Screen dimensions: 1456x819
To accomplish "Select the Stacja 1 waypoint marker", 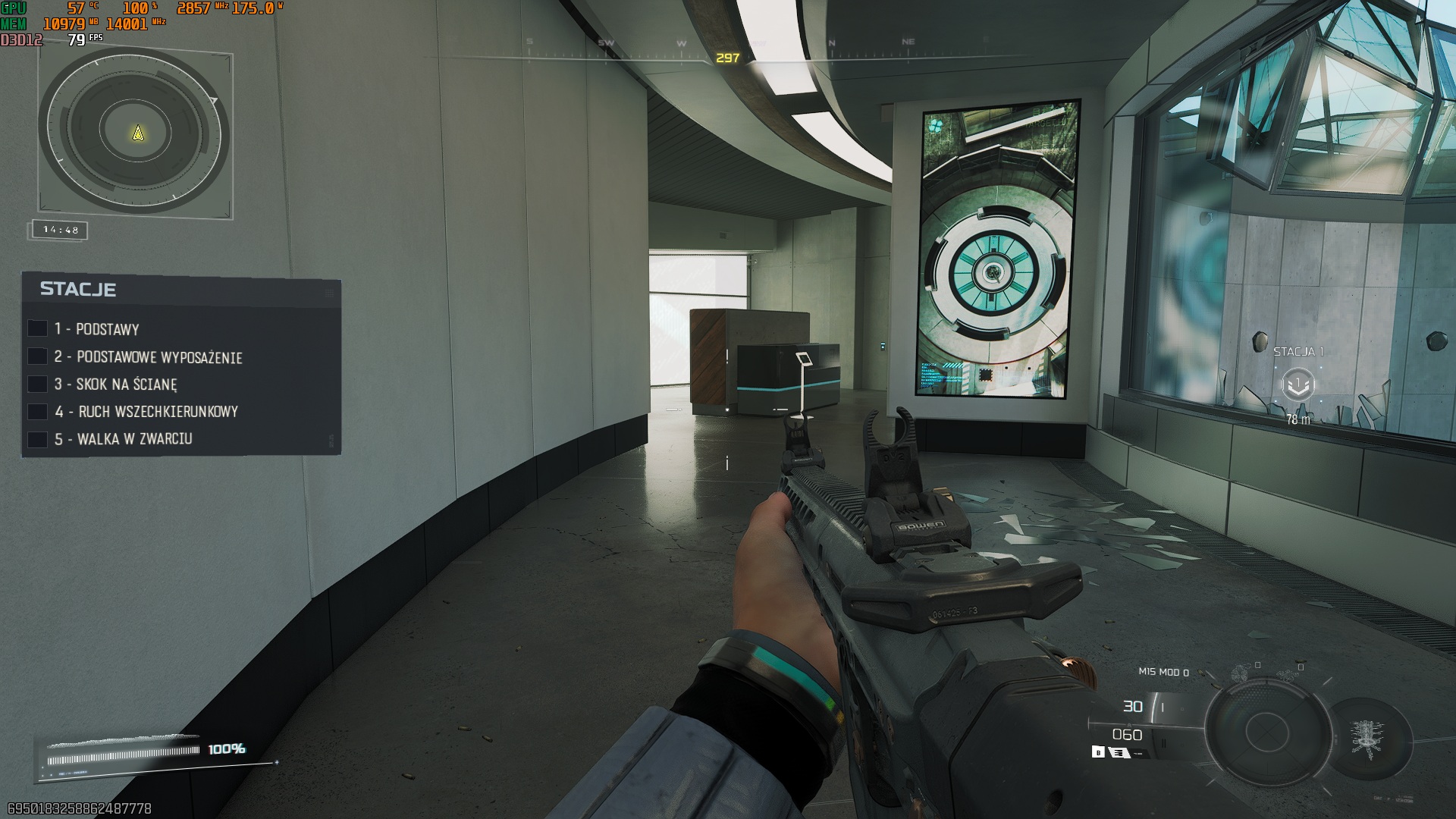I will pyautogui.click(x=1298, y=384).
